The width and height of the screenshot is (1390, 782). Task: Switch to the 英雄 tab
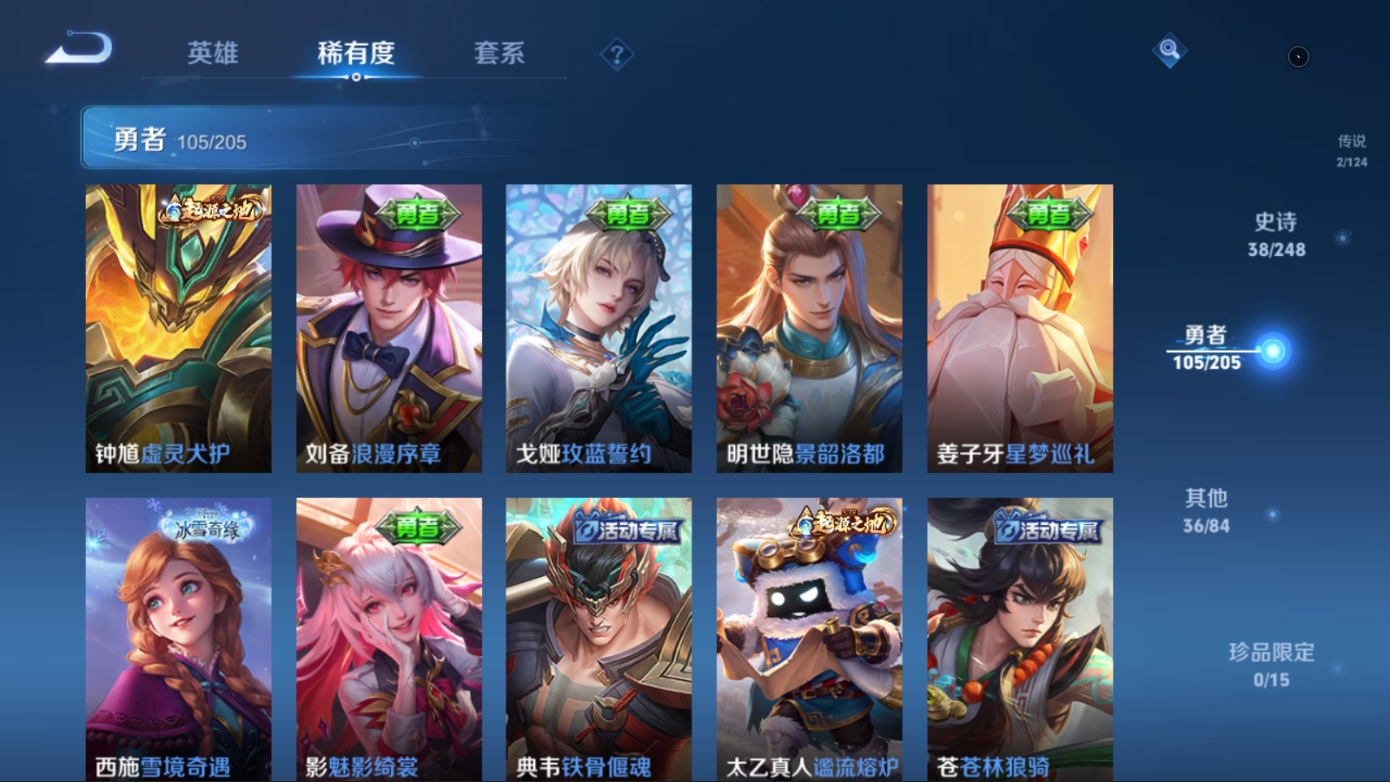coord(212,52)
